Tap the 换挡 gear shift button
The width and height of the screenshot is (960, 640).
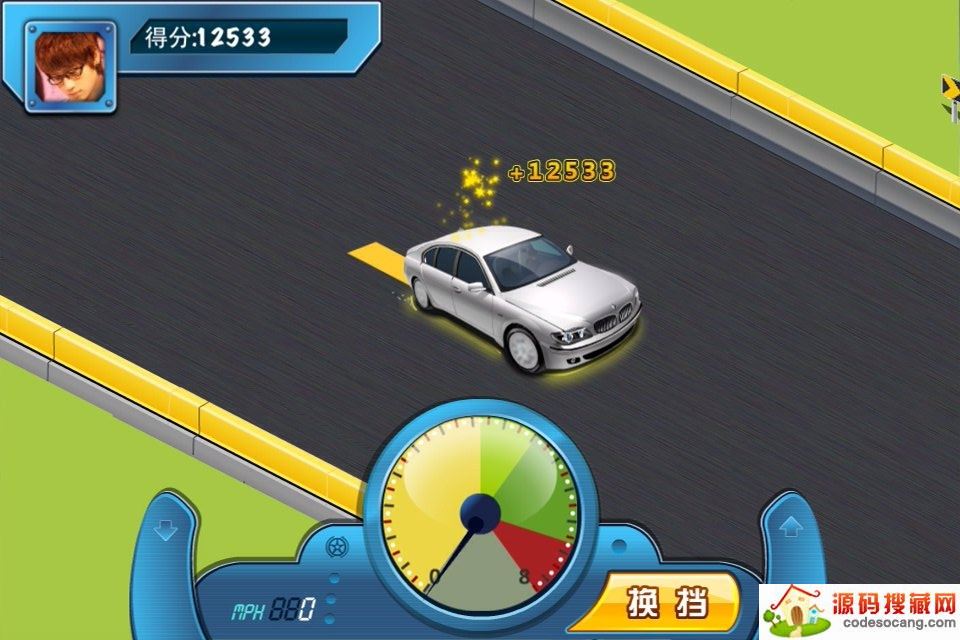[667, 603]
